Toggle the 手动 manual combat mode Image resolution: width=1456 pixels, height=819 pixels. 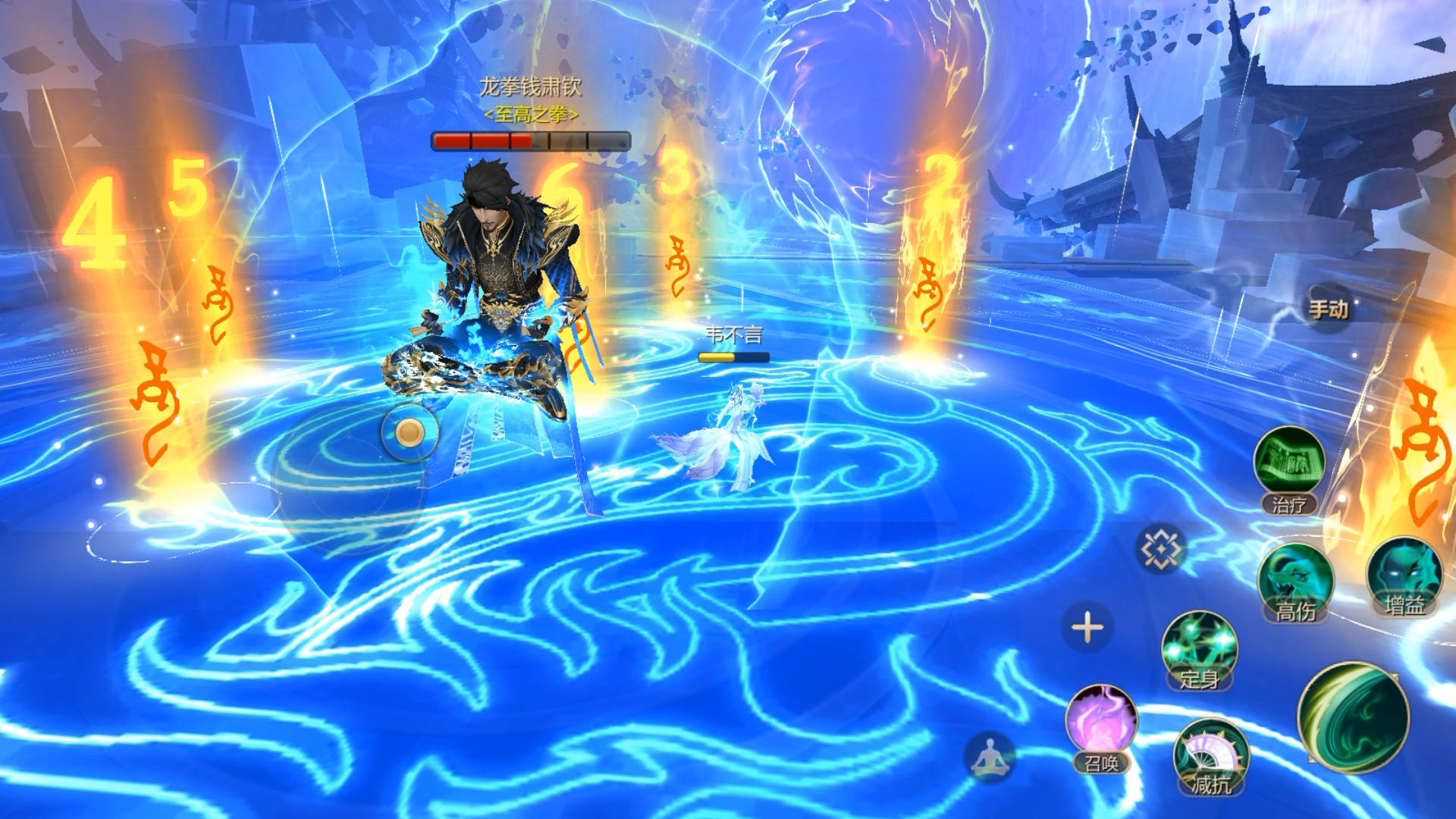click(x=1328, y=309)
